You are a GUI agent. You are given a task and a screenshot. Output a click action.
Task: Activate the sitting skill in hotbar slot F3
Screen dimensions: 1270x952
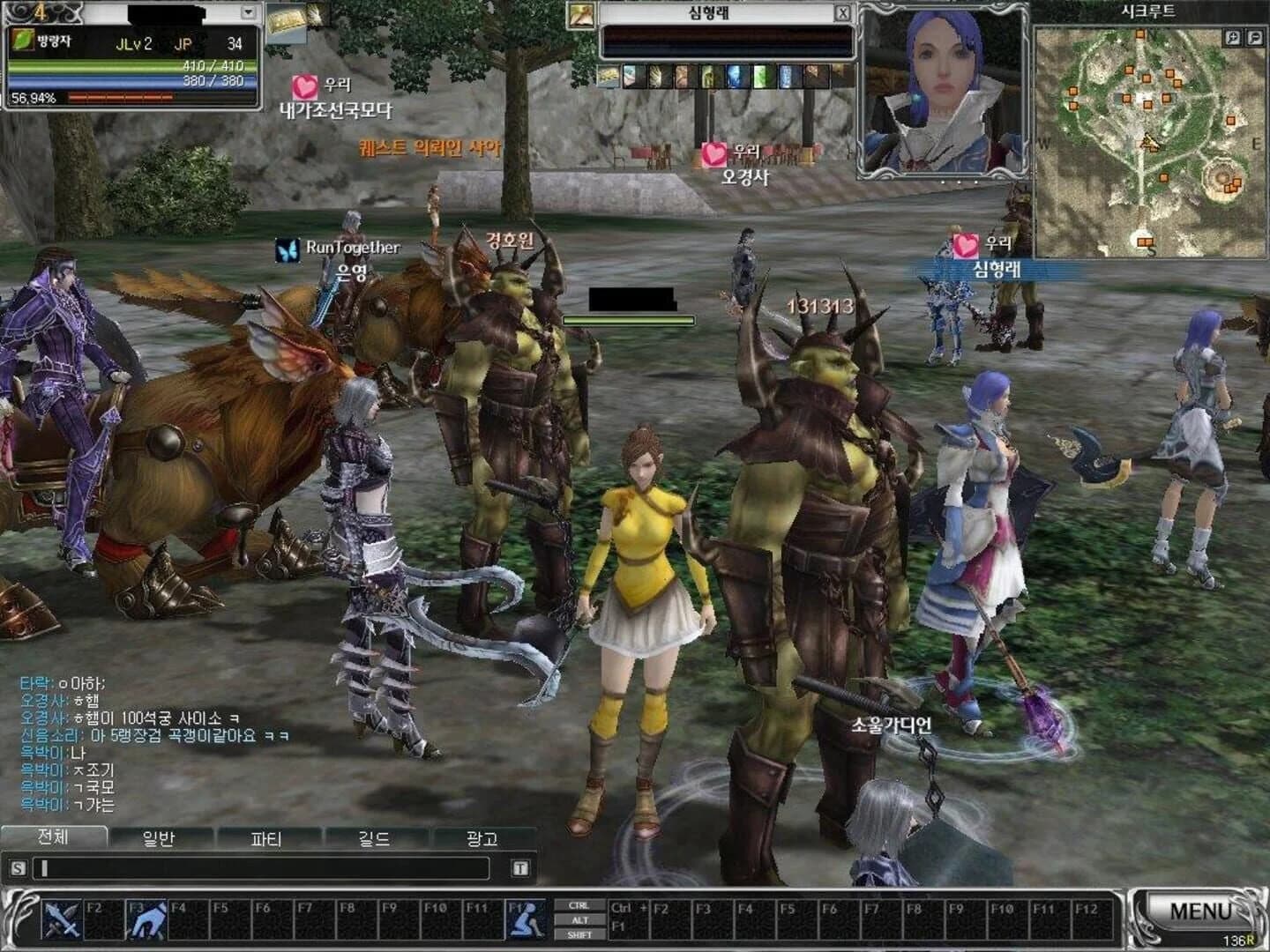[x=150, y=921]
